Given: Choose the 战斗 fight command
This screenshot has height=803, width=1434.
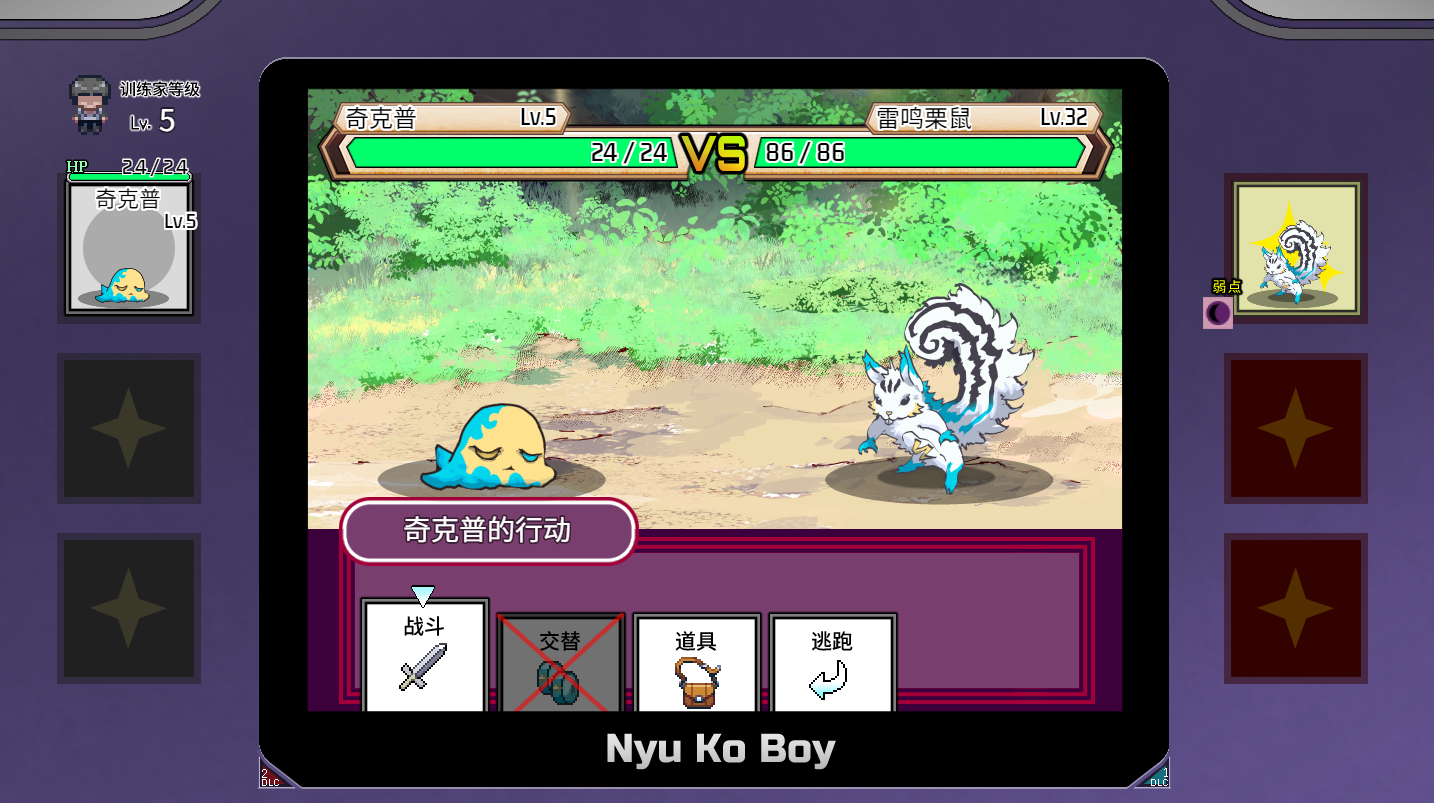Looking at the screenshot, I should click(x=425, y=656).
